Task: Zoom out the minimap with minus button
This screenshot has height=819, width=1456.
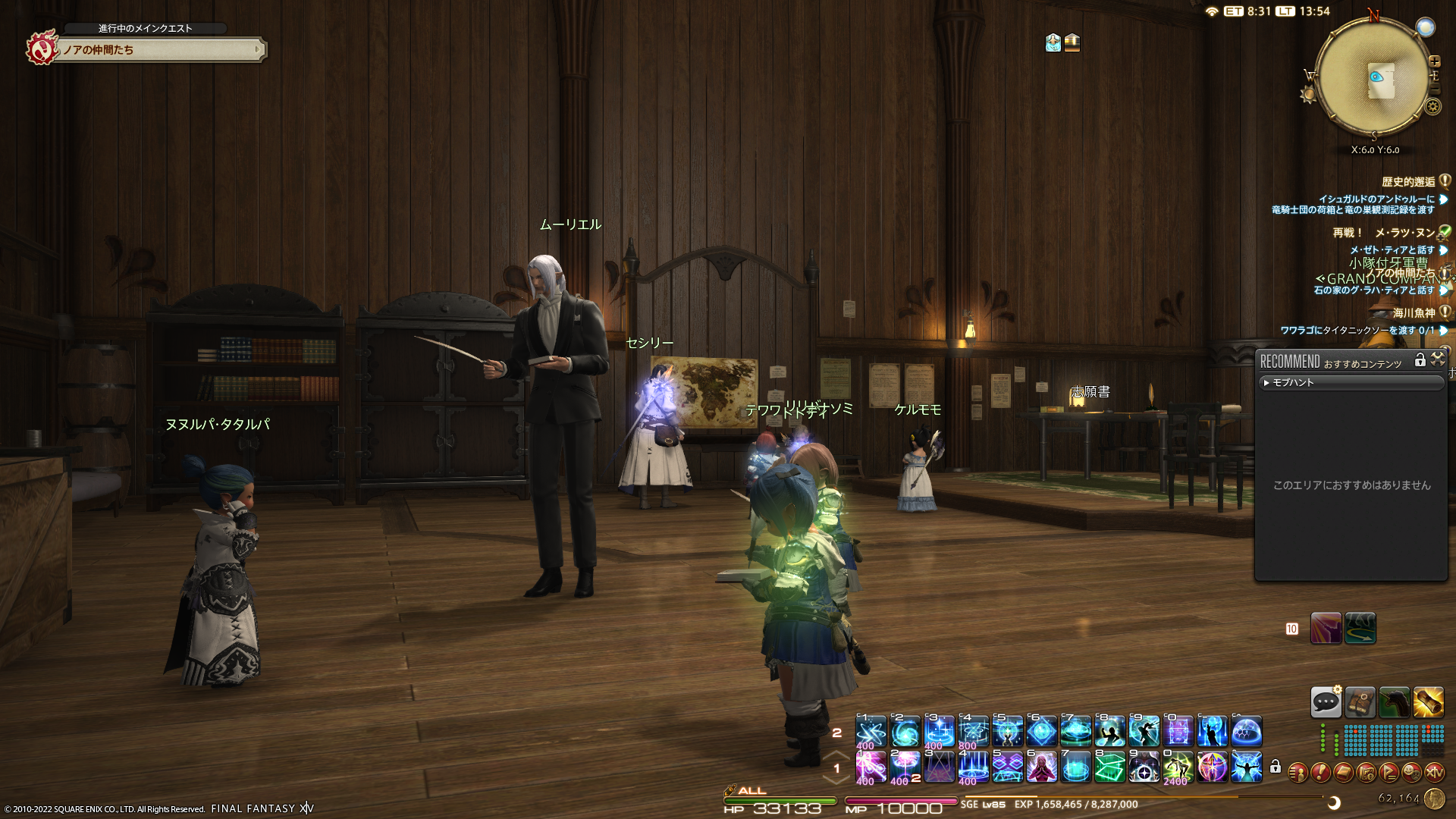Action: (x=1434, y=89)
